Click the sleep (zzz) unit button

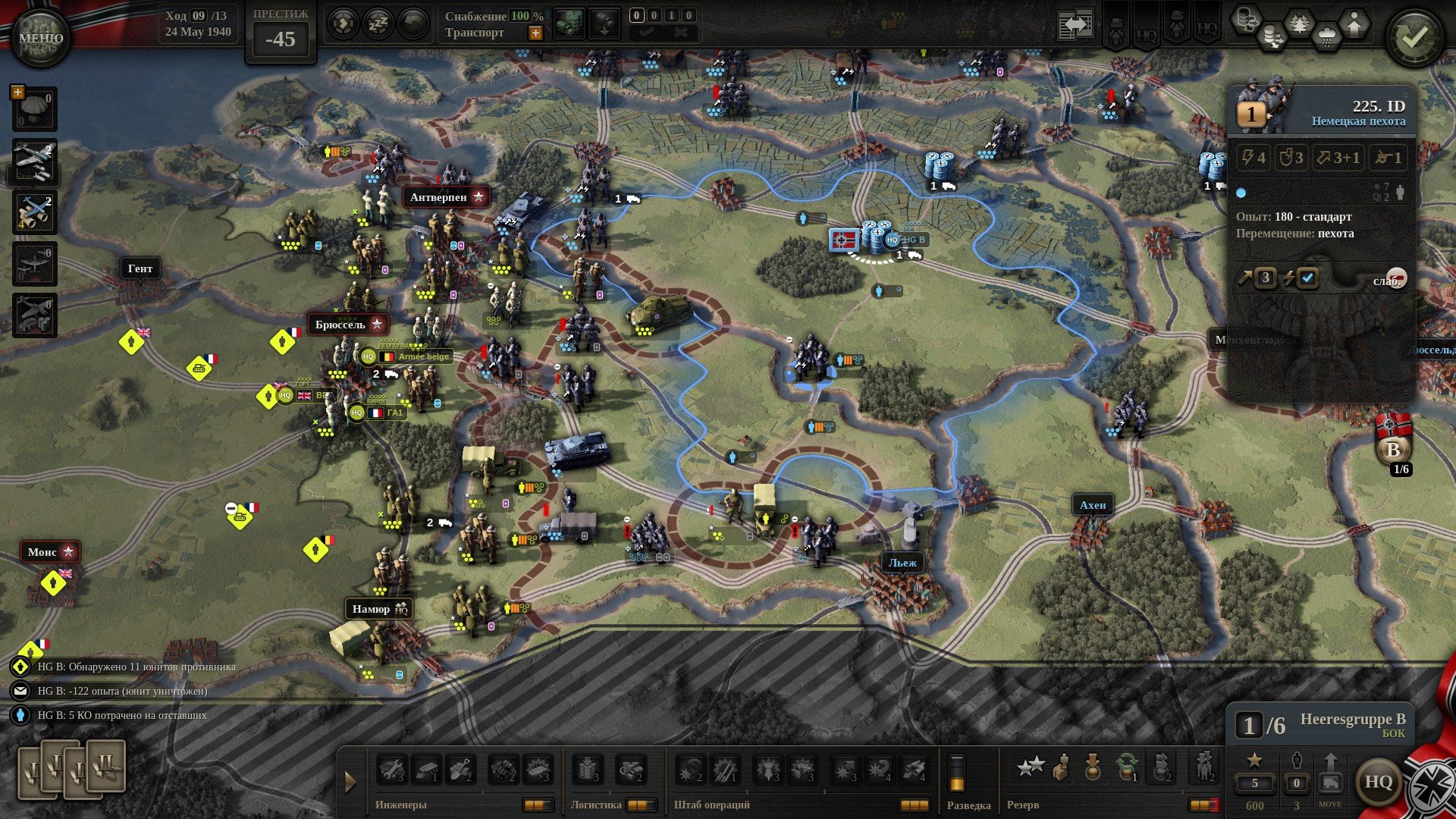coord(378,24)
